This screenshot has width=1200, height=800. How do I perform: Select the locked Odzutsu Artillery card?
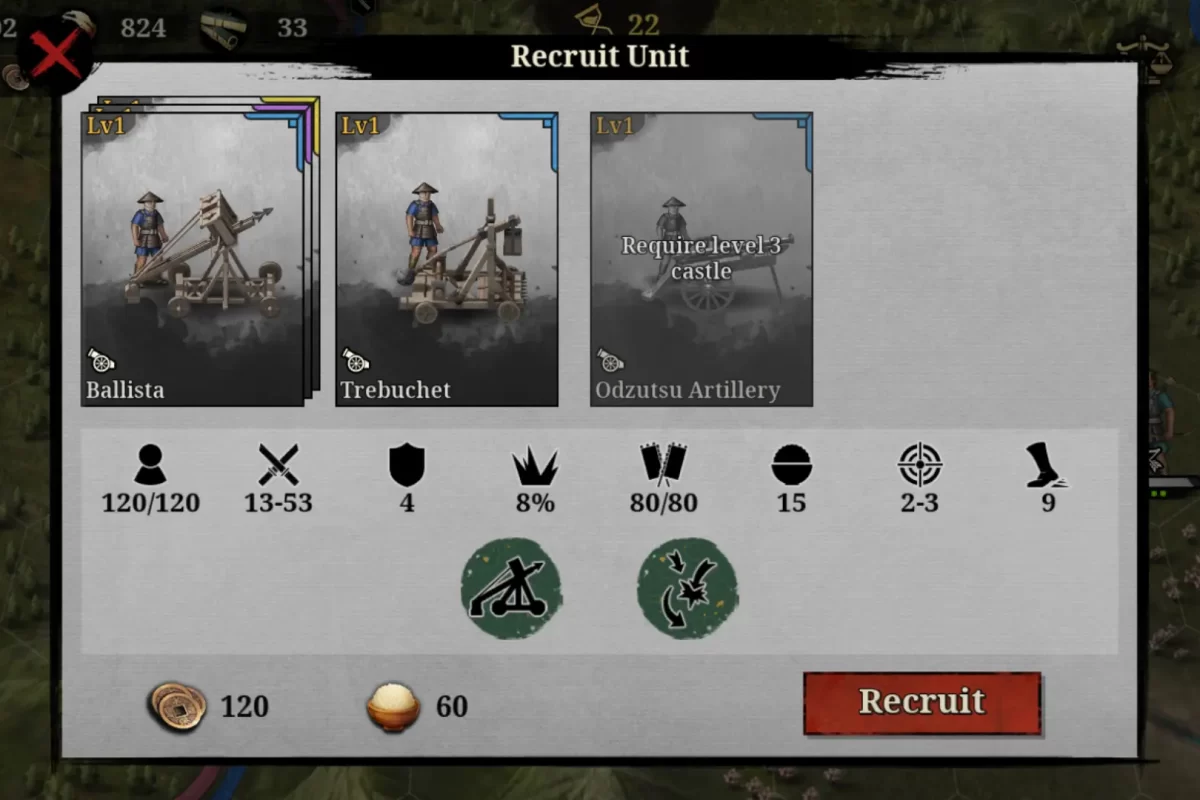point(701,259)
